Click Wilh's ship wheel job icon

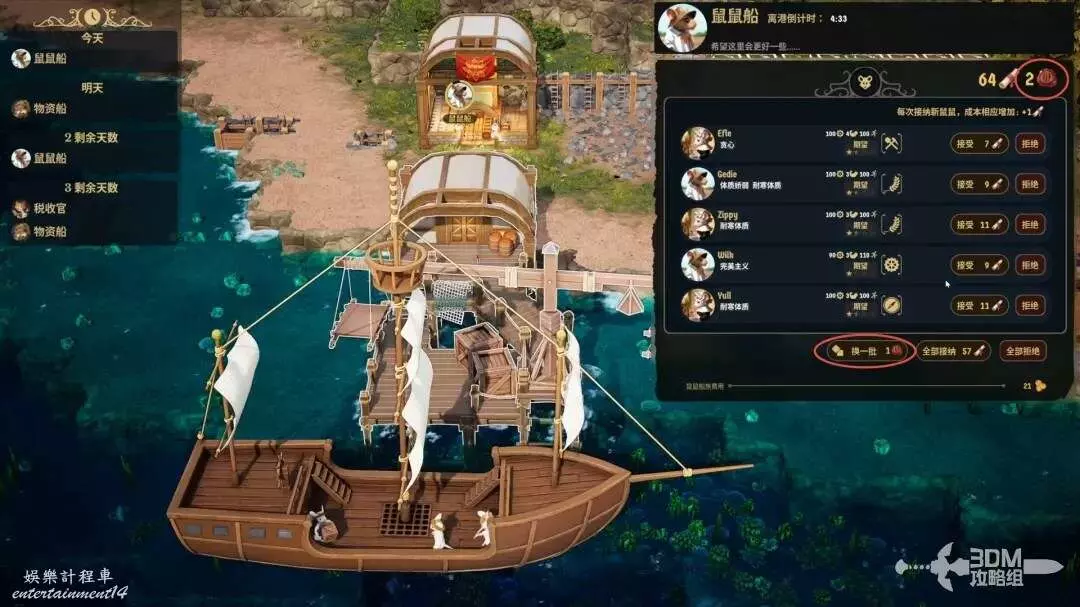pos(892,265)
